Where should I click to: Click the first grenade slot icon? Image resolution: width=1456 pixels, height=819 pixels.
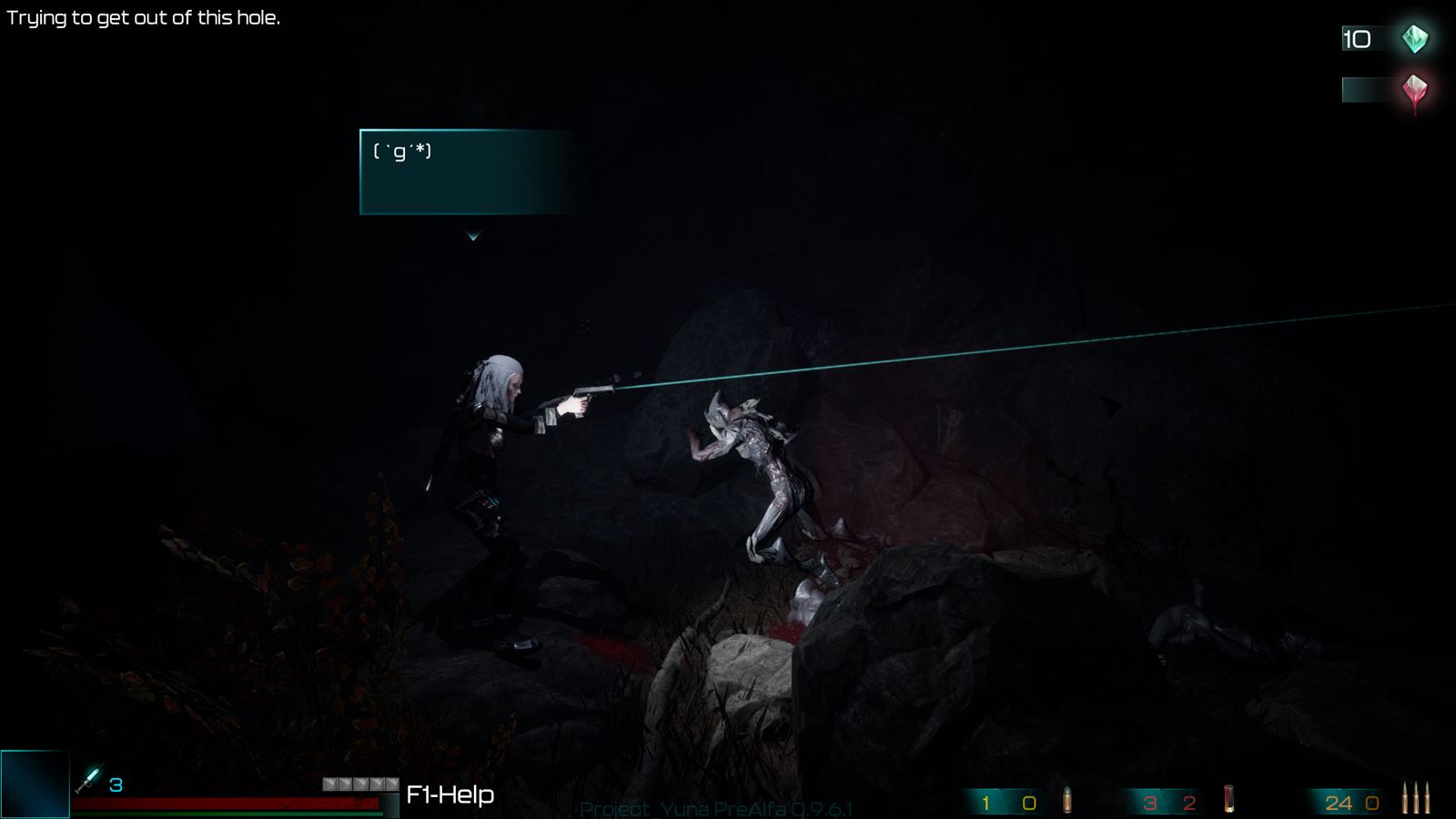pyautogui.click(x=329, y=783)
